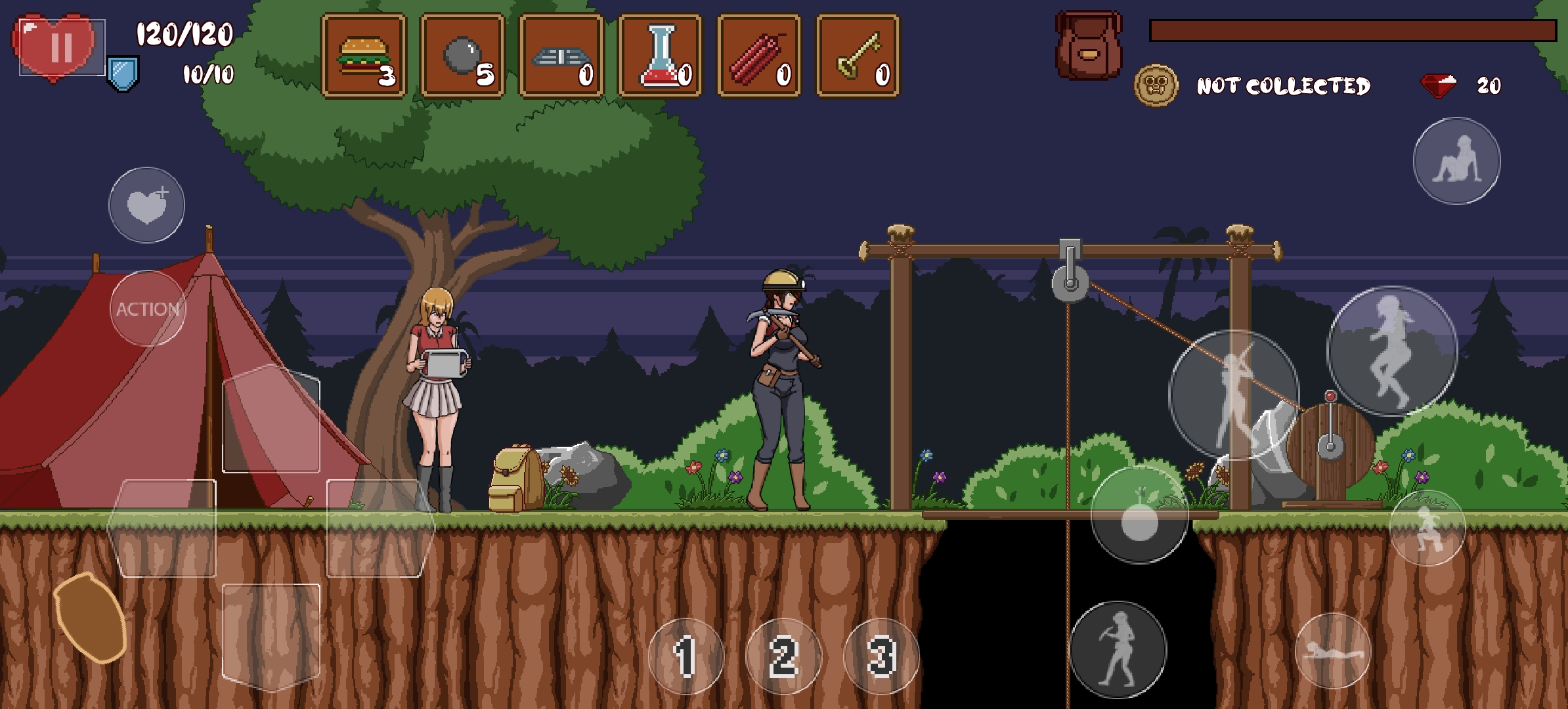Image resolution: width=1568 pixels, height=709 pixels.
Task: Select the red potion flask slot
Action: 661,56
